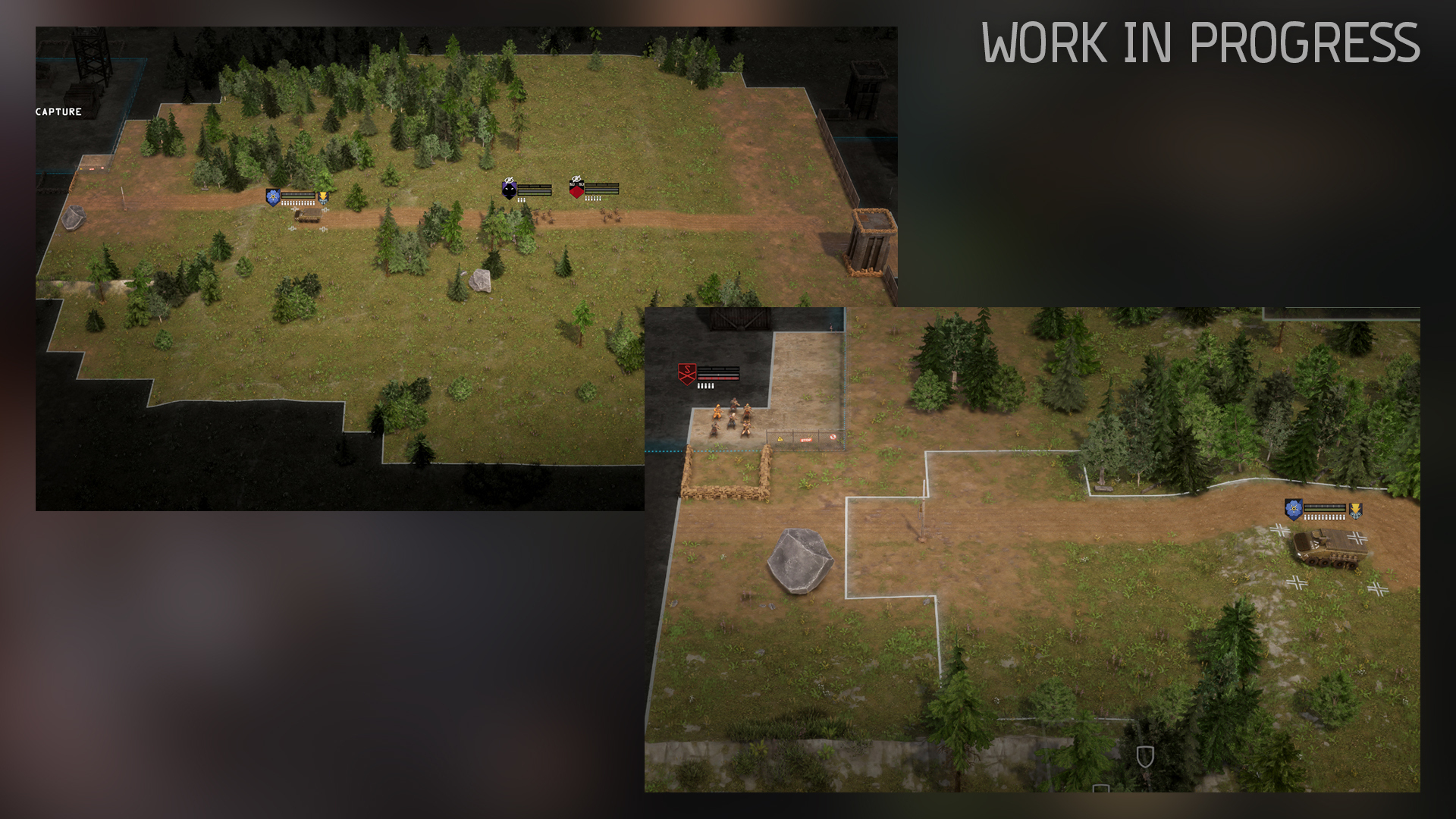Select the red SU diamond unit emblem
The height and width of the screenshot is (819, 1456).
577,193
